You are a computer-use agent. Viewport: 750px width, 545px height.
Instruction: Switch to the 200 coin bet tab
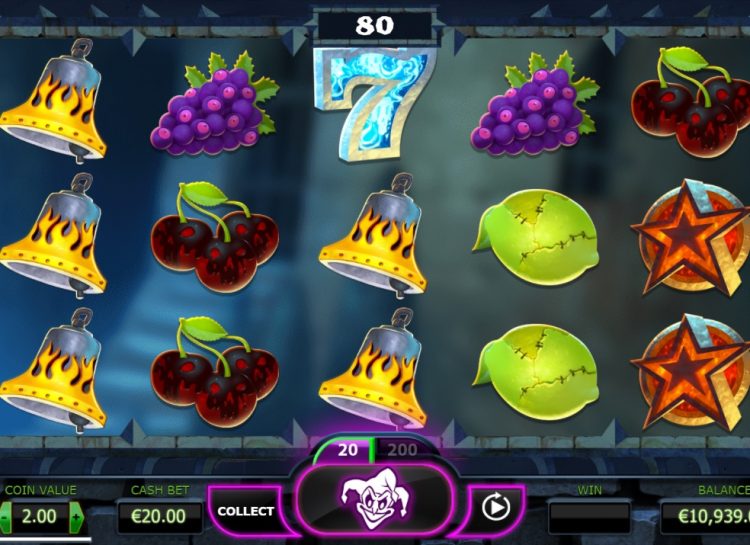402,451
